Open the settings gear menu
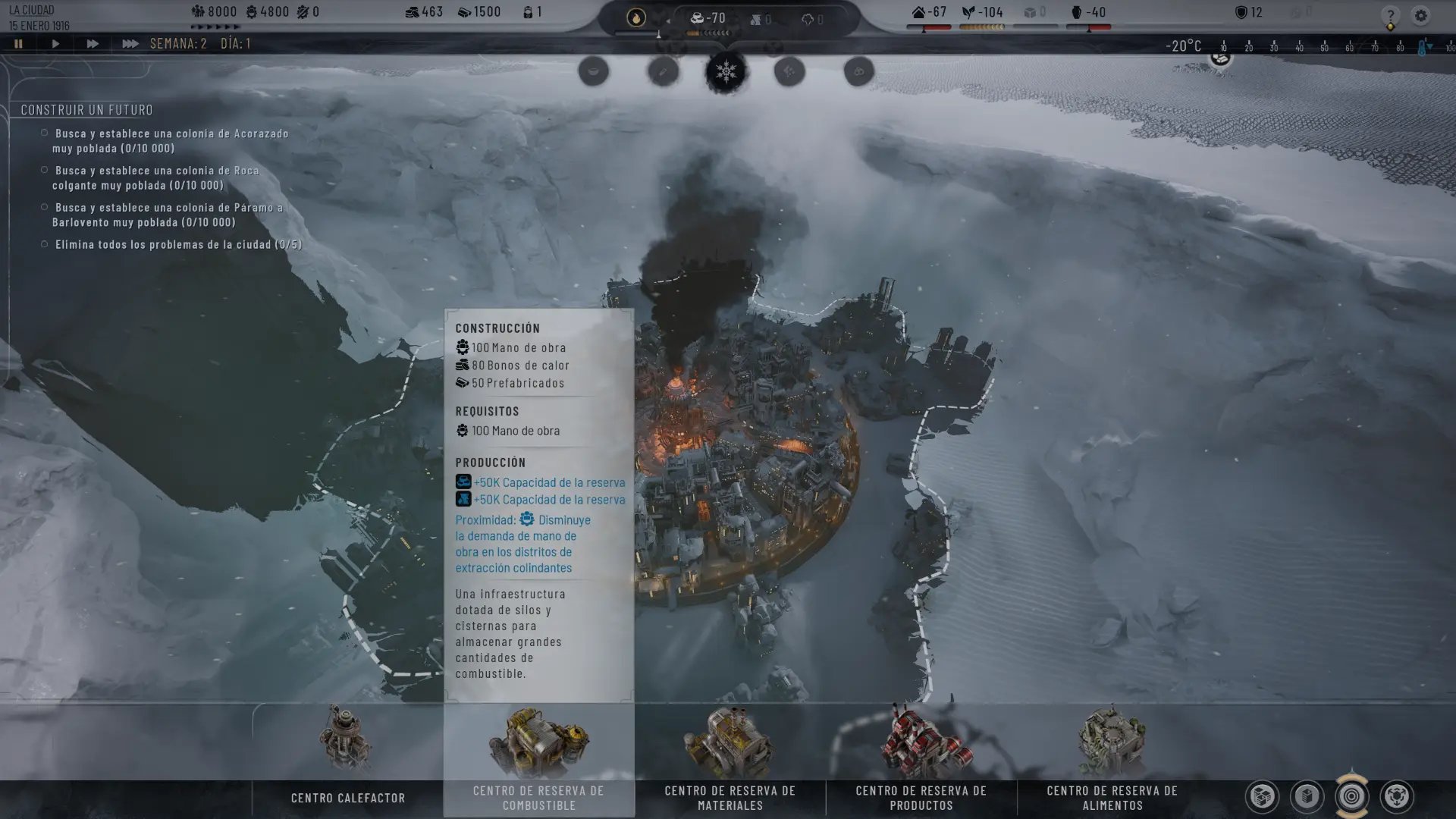 pyautogui.click(x=1420, y=15)
